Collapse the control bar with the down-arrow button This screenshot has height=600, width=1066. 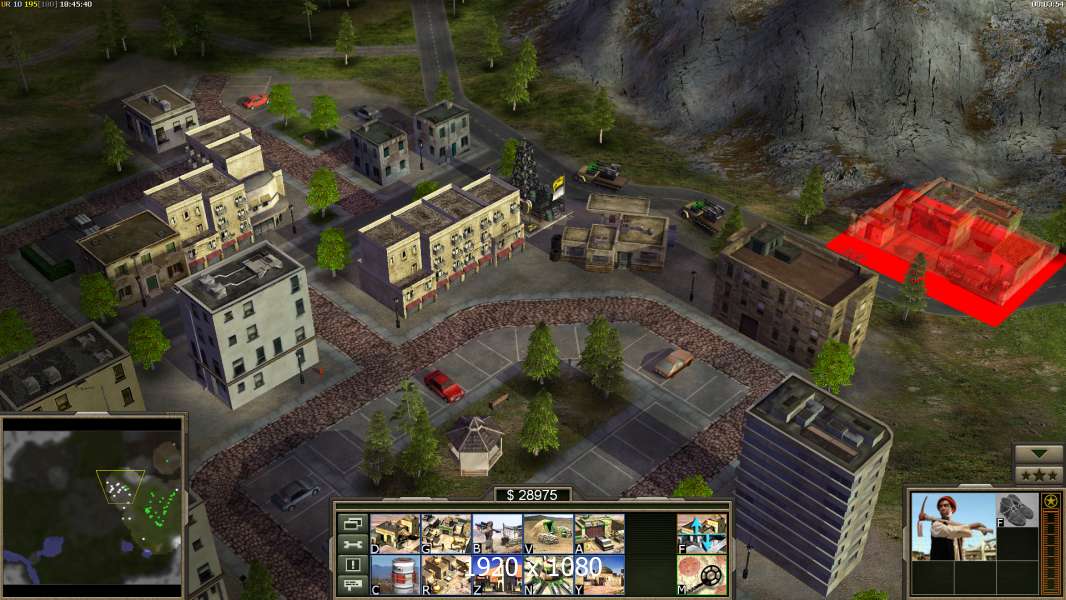tap(1039, 454)
